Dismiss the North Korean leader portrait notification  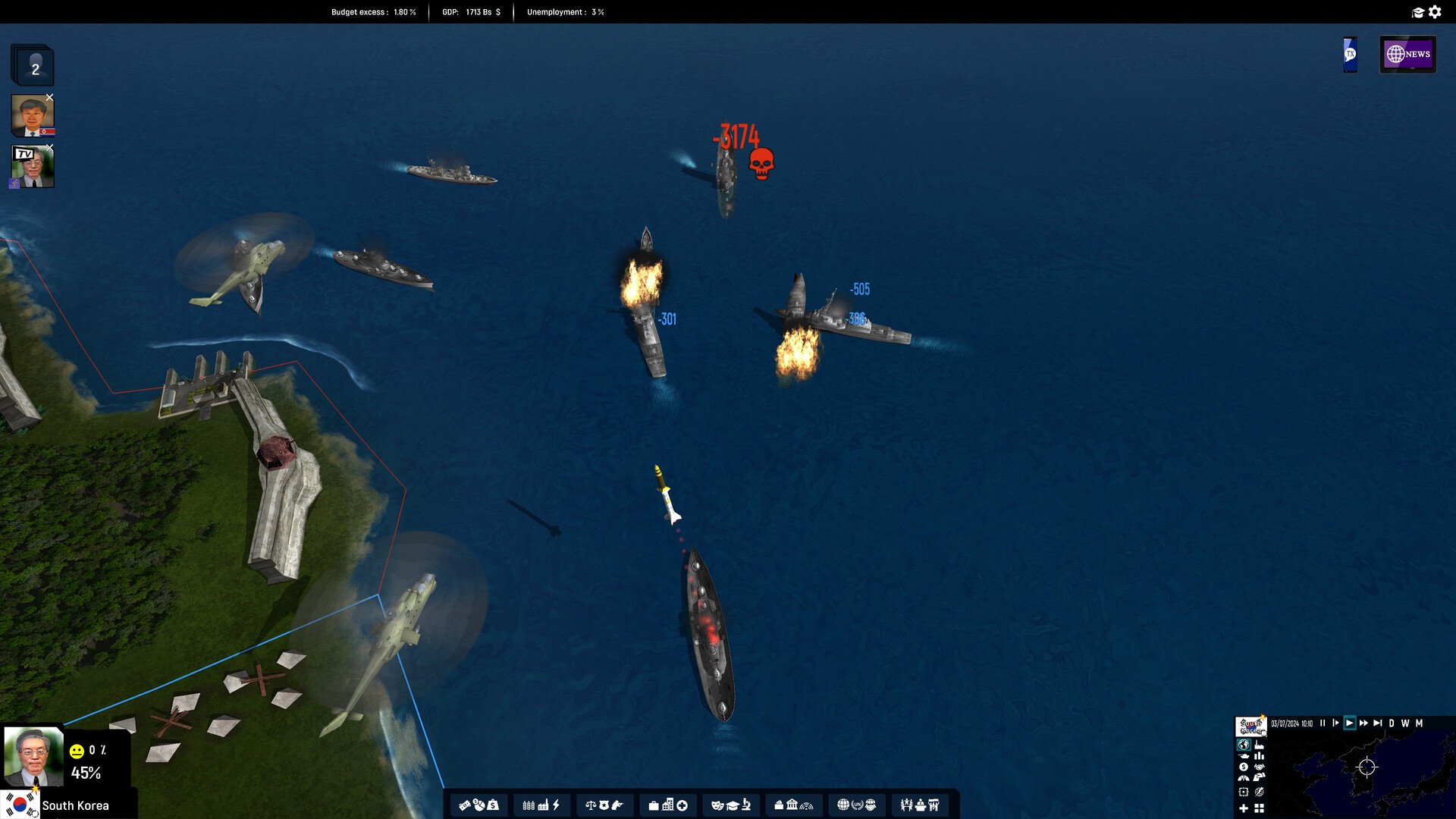[x=49, y=98]
